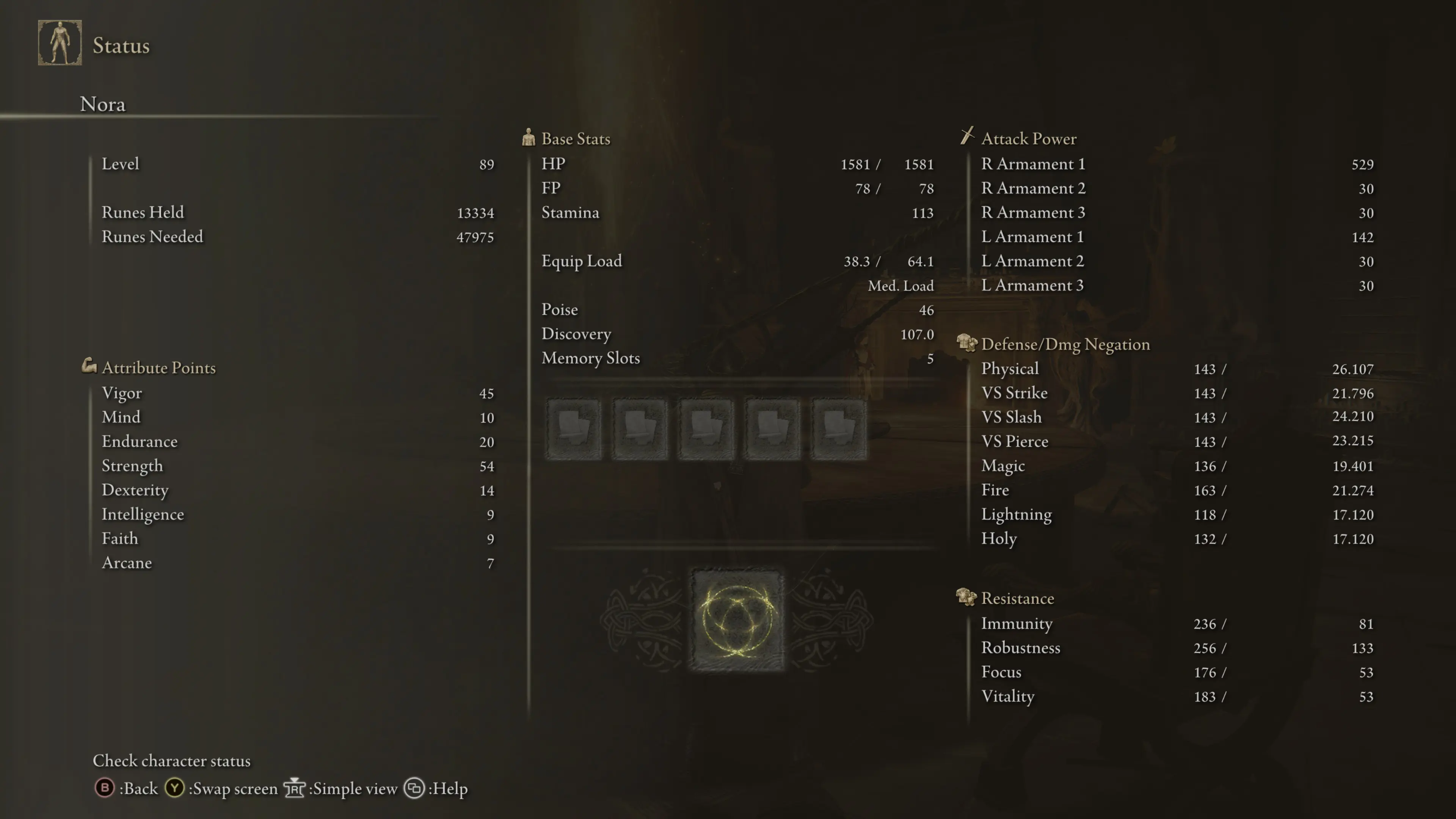The image size is (1456, 819).
Task: Select the glowing Great Rune icon
Action: 737,620
